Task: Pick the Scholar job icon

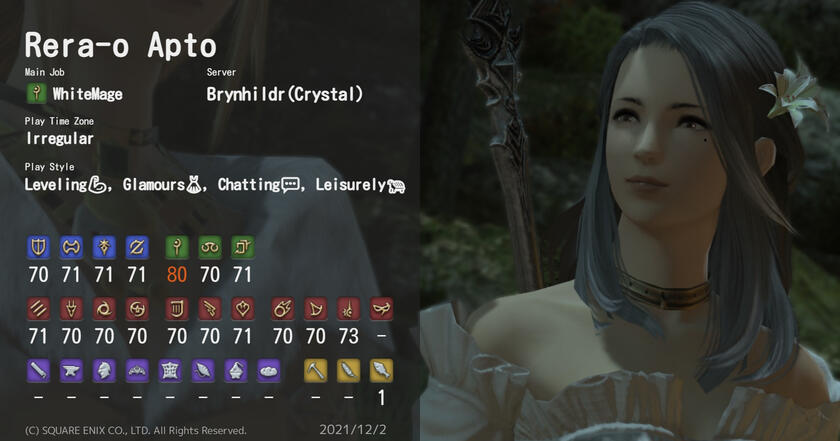Action: pyautogui.click(x=210, y=246)
